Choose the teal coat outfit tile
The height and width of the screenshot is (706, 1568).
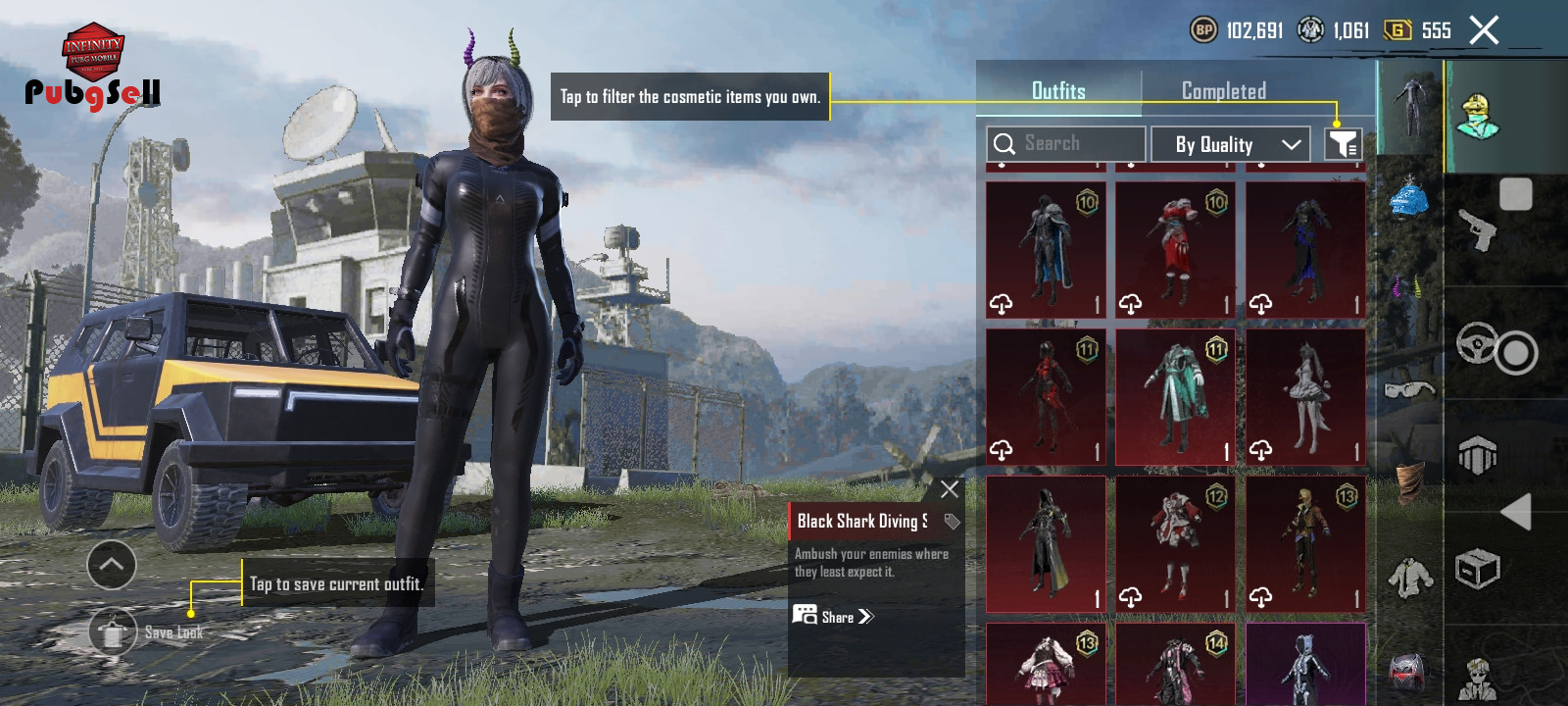pos(1175,397)
